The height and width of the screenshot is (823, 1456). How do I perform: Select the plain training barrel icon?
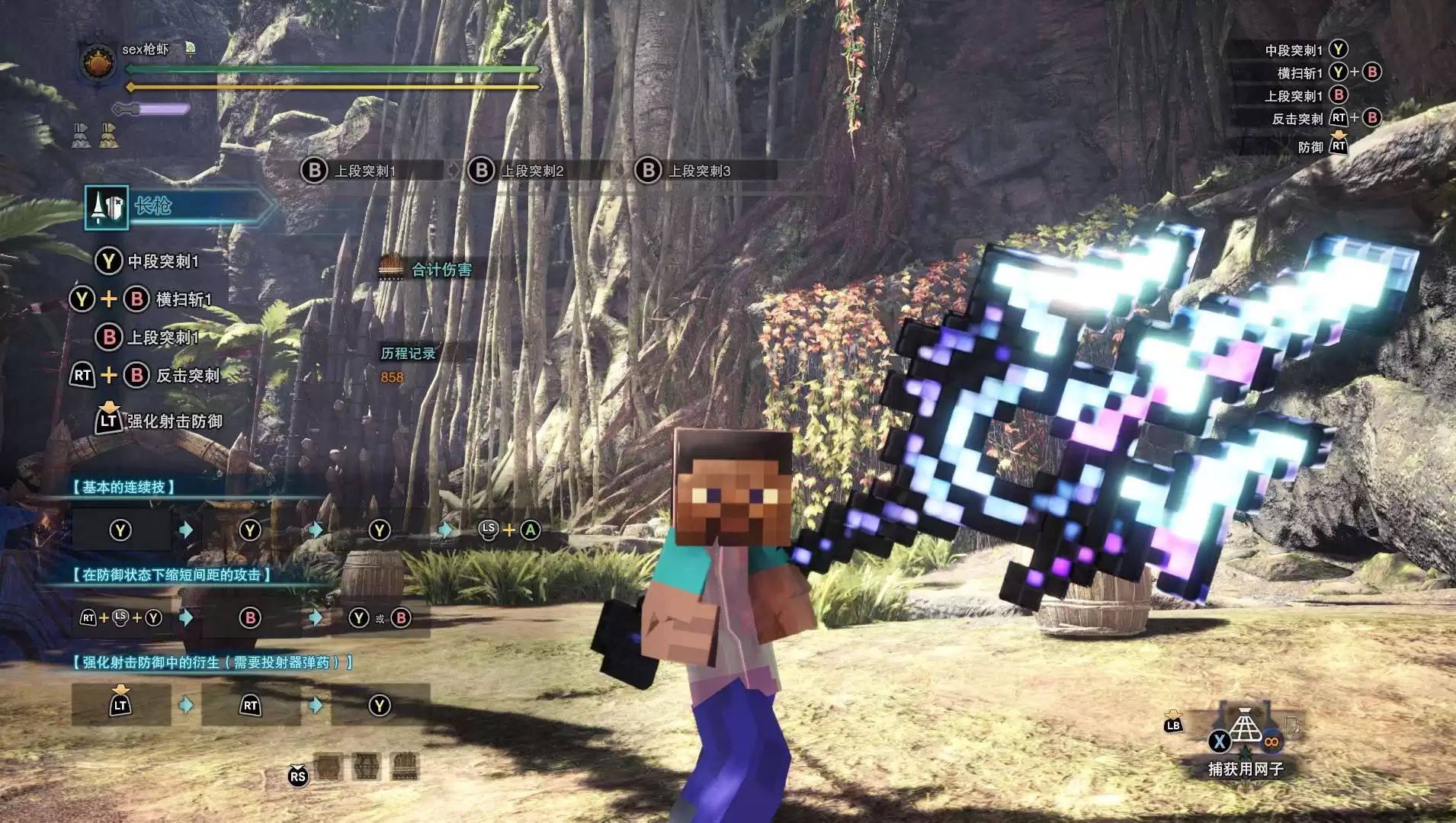329,767
